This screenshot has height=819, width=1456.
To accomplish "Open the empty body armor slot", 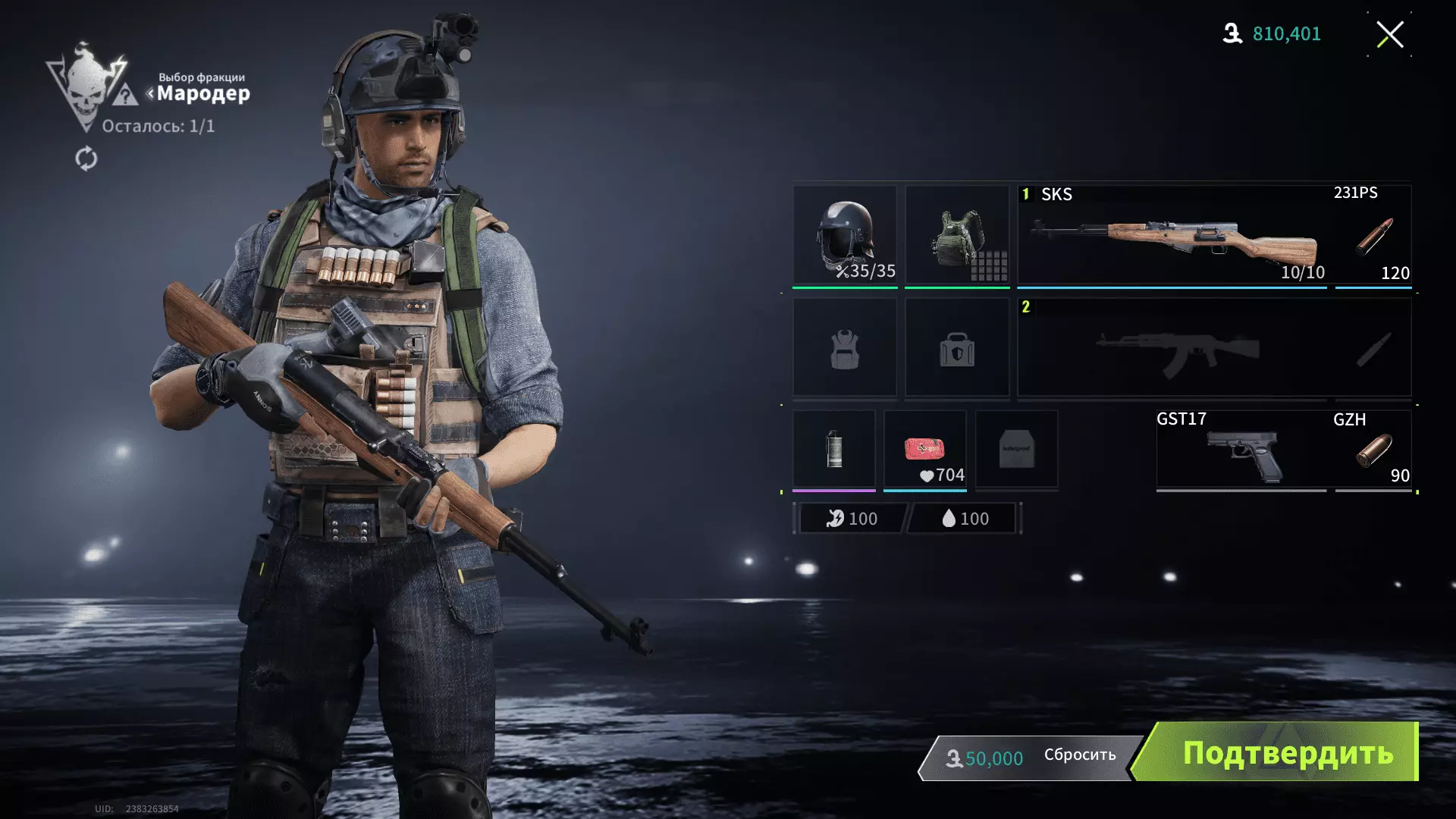I will (845, 348).
